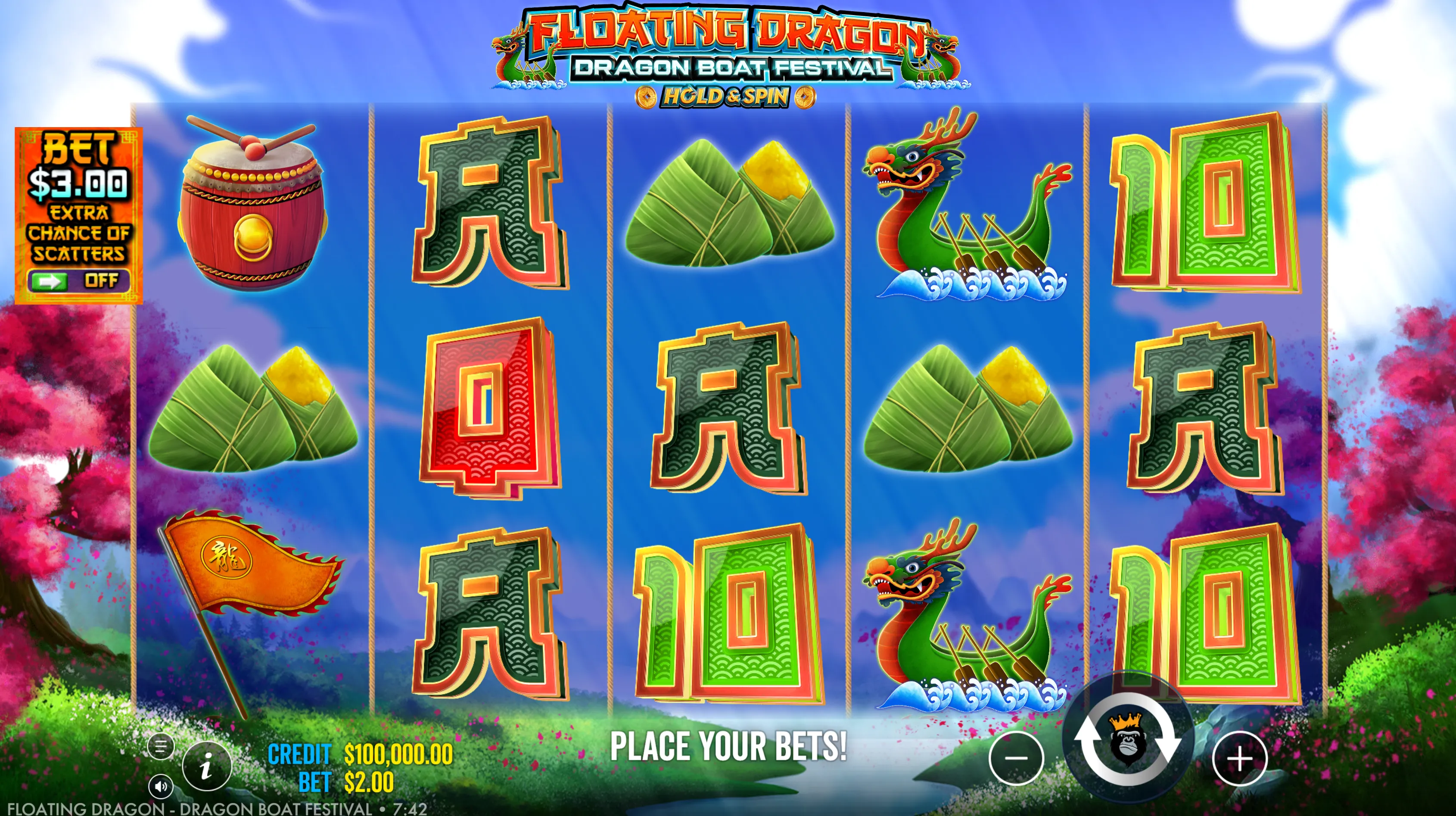Increase the bet with the plus button
This screenshot has height=816, width=1456.
(1239, 758)
